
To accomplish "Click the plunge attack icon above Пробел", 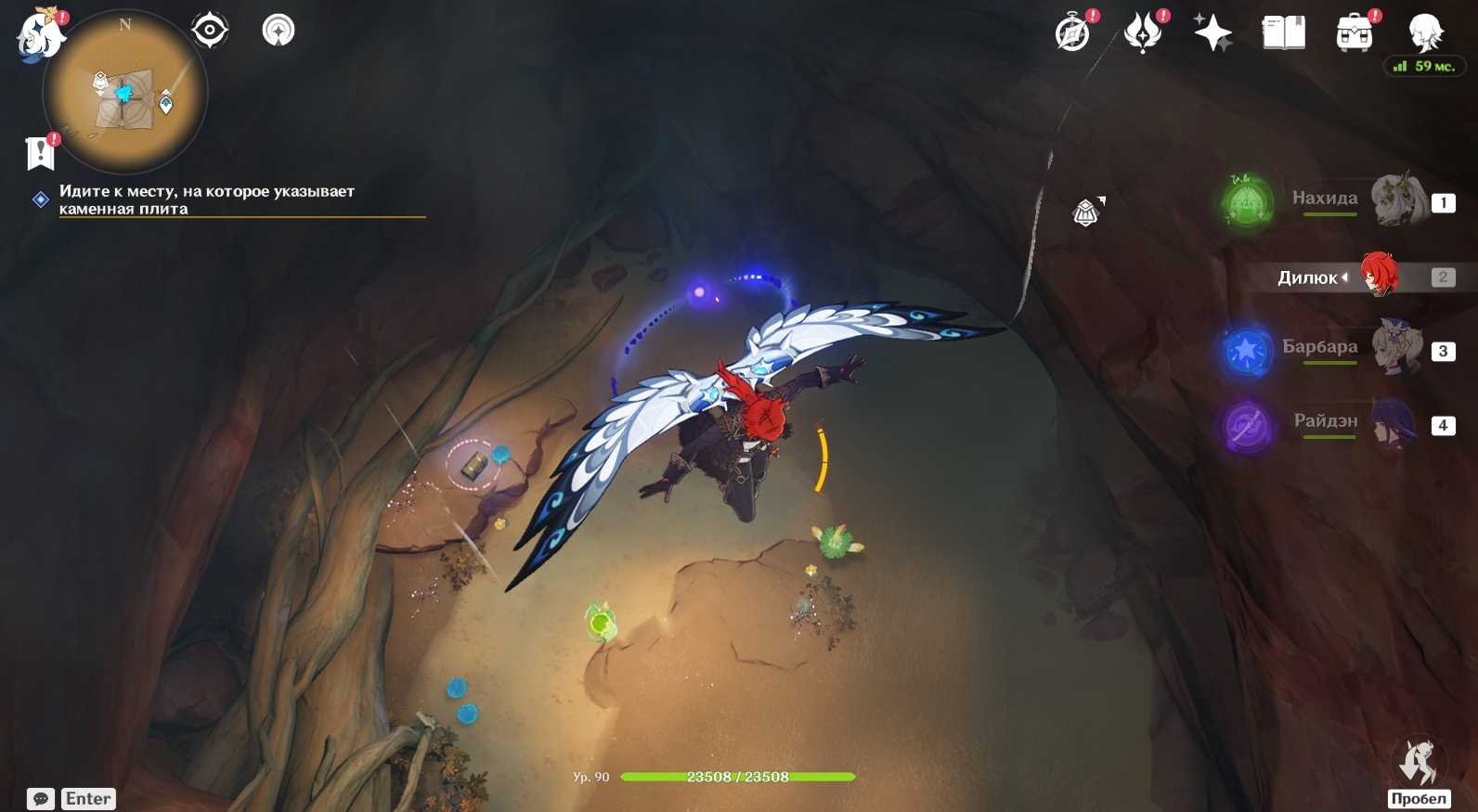I will point(1418,763).
